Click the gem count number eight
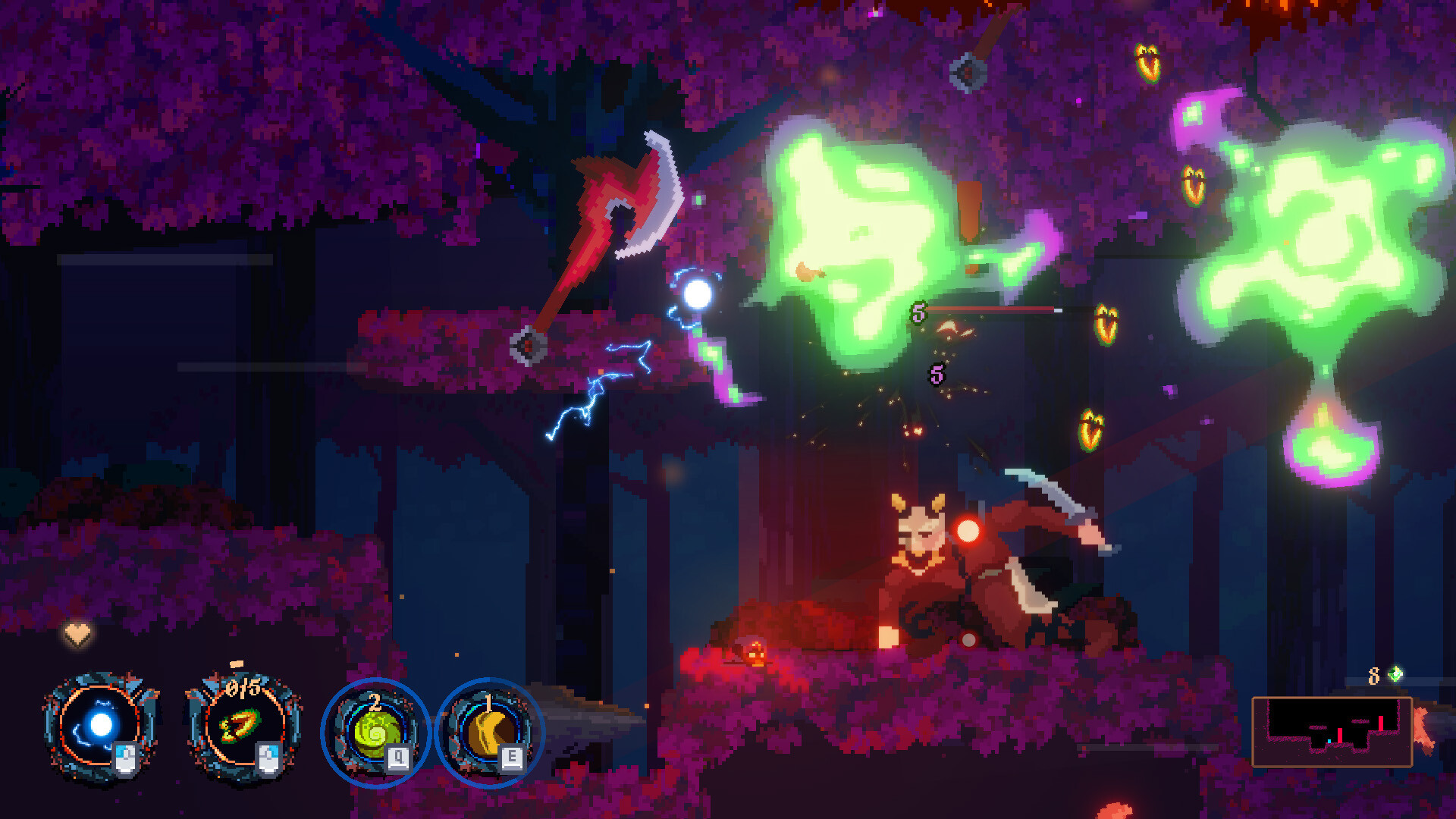Image resolution: width=1456 pixels, height=819 pixels. click(1373, 676)
